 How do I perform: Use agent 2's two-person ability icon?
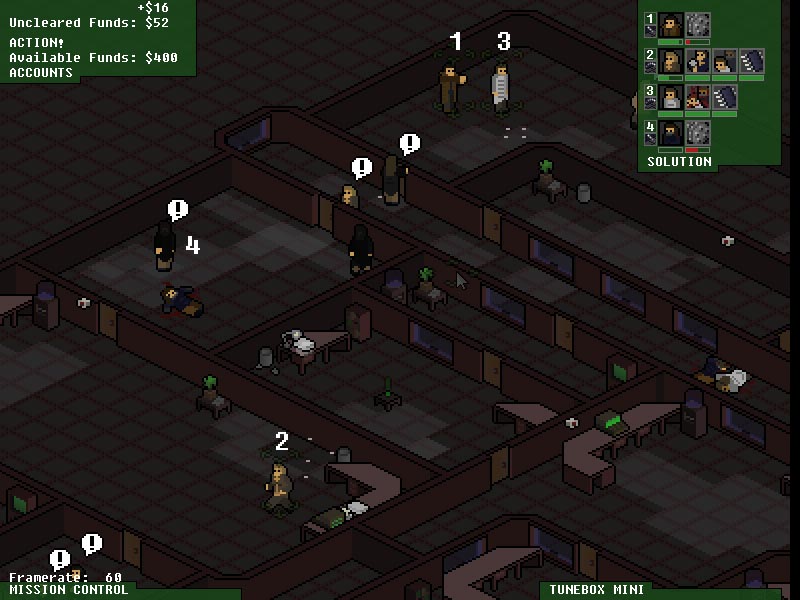click(x=724, y=61)
